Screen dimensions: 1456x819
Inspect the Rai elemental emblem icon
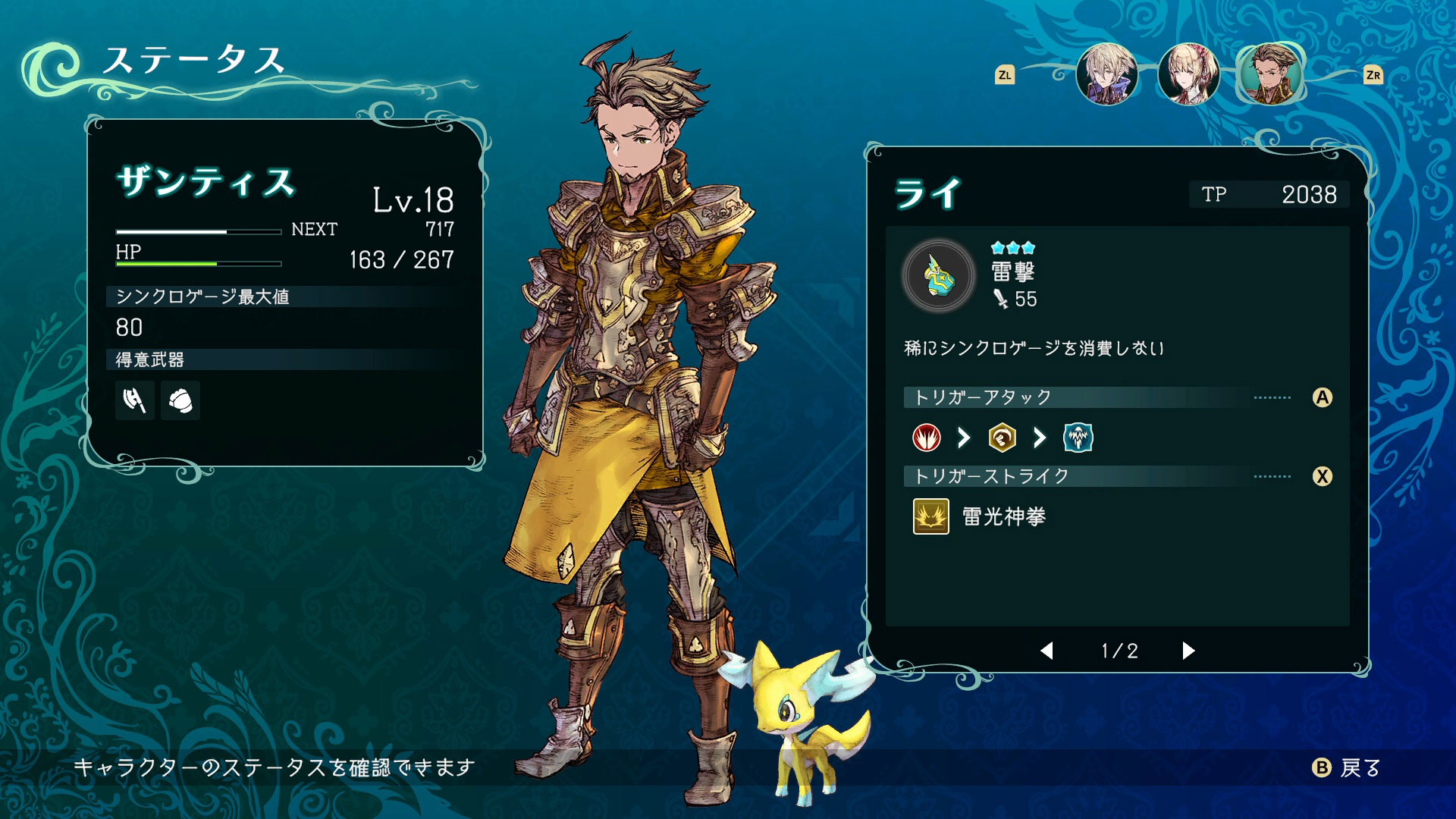pyautogui.click(x=939, y=276)
